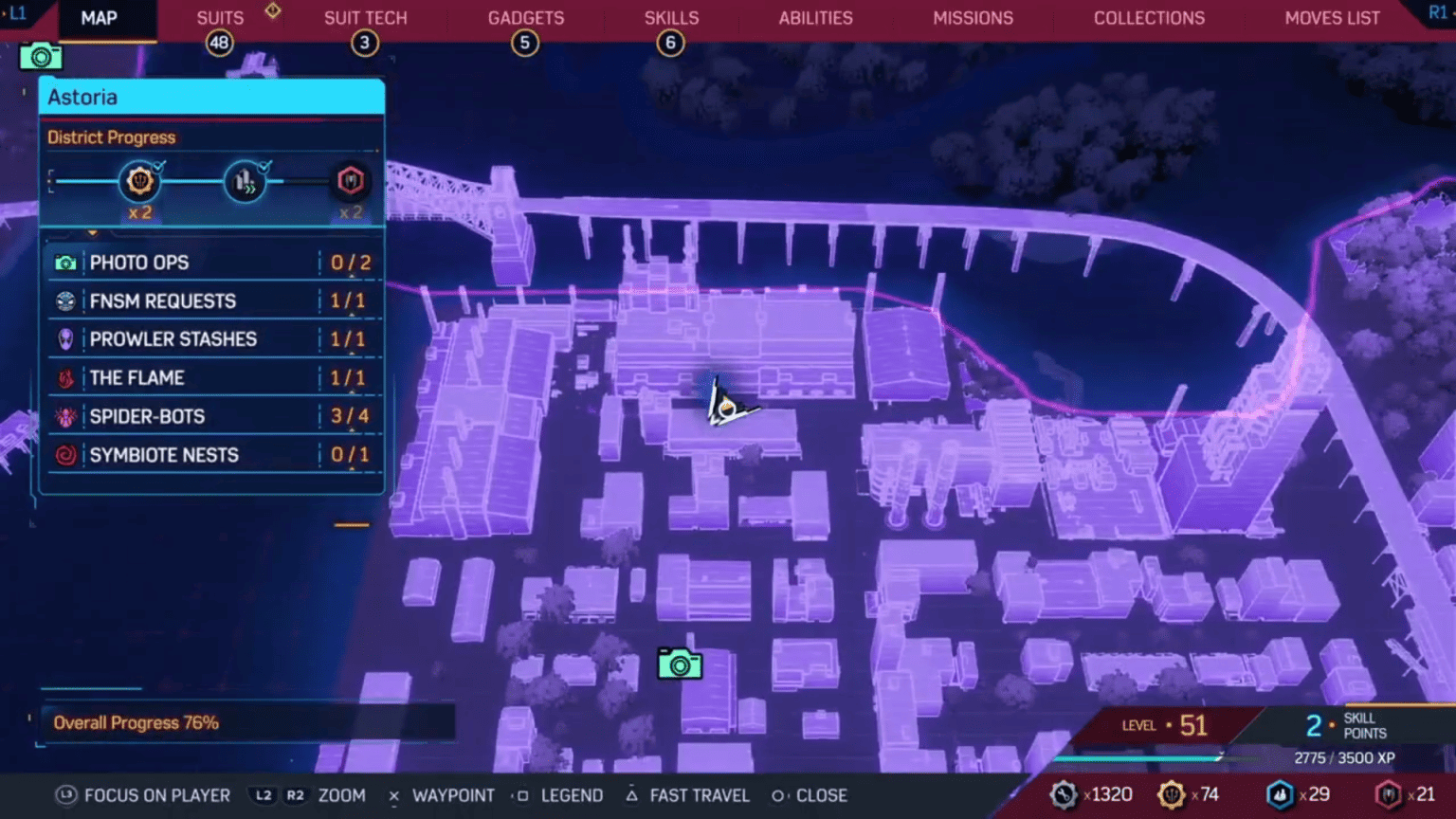Select the Photo Ops camera icon
The height and width of the screenshot is (819, 1456).
[x=64, y=263]
